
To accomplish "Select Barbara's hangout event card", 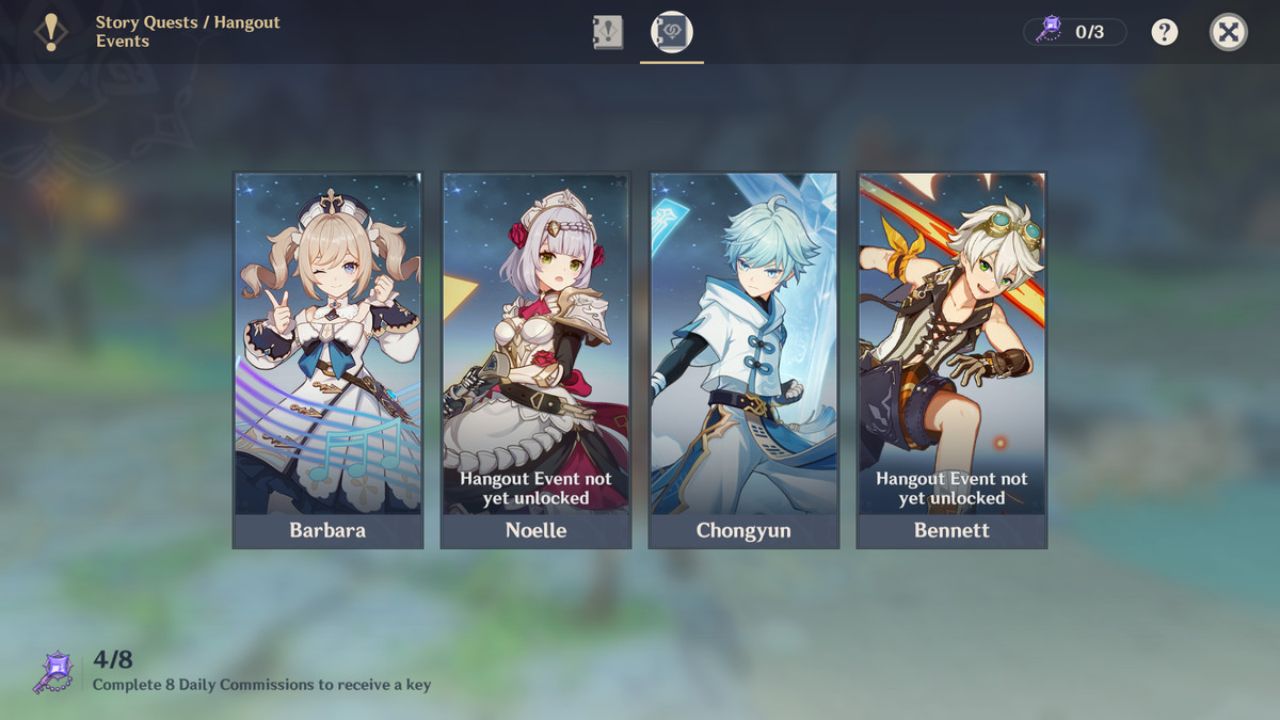I will click(327, 360).
